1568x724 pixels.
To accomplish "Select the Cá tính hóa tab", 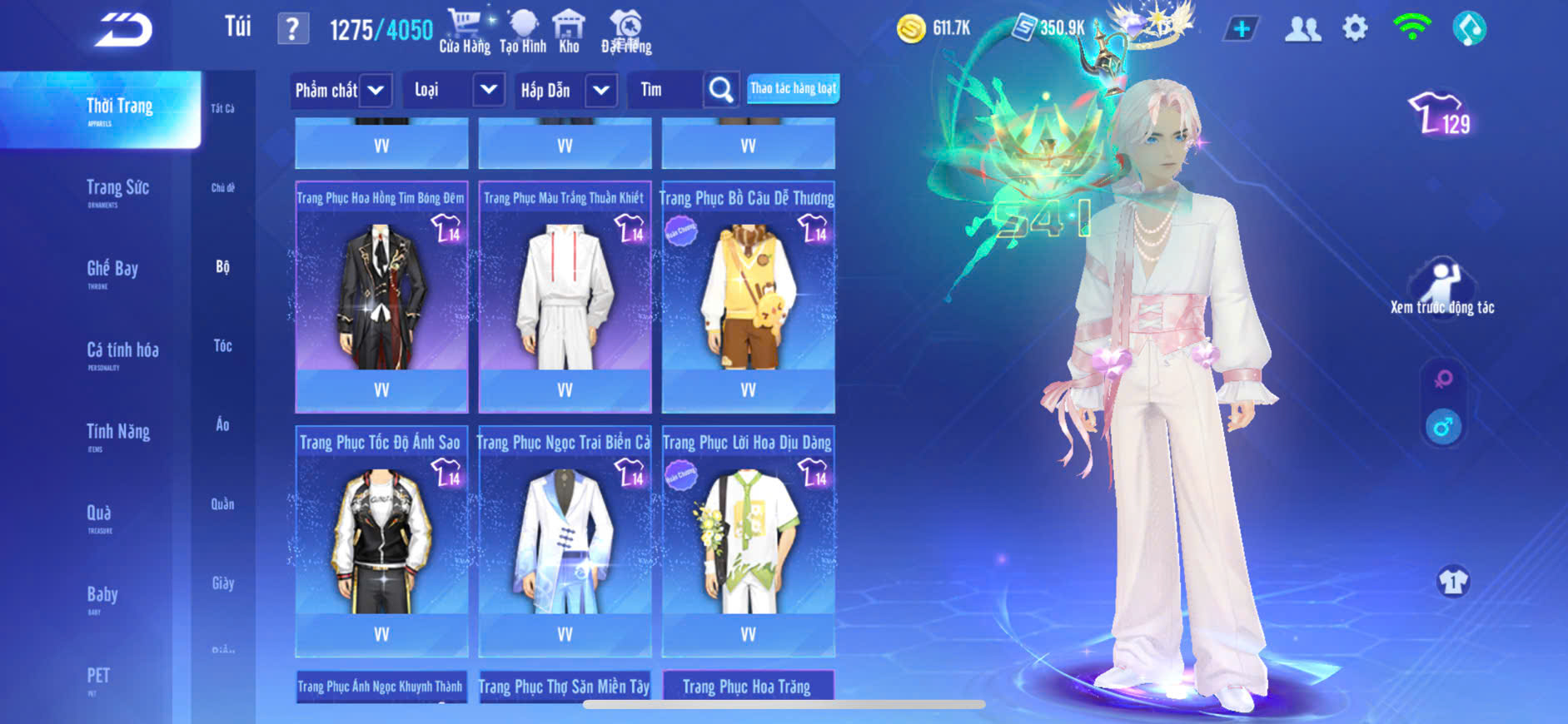I will 122,353.
